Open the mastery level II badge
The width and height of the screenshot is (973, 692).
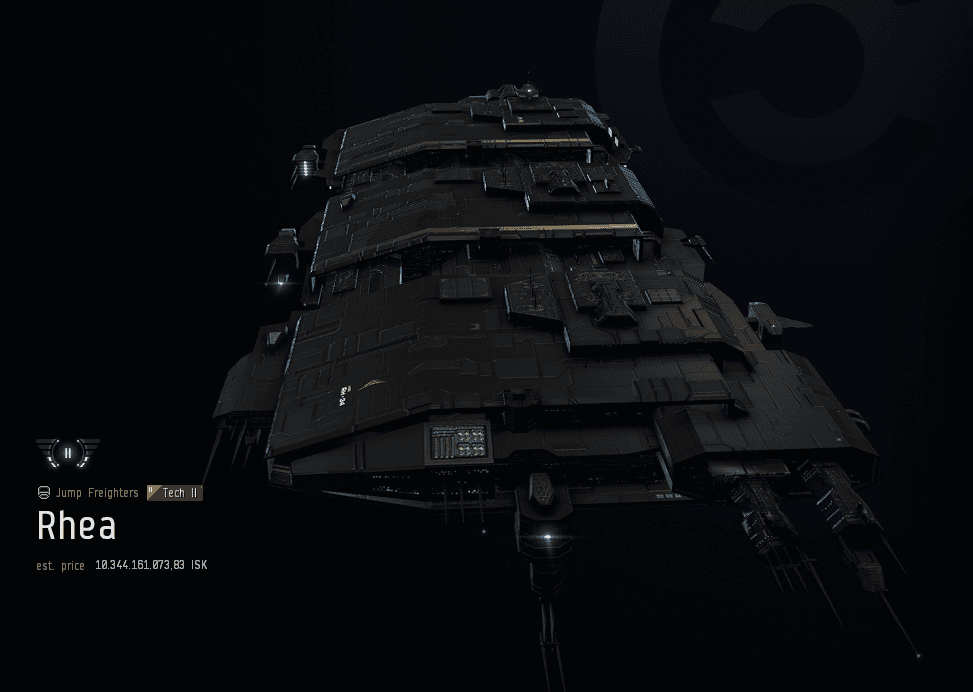pos(67,452)
